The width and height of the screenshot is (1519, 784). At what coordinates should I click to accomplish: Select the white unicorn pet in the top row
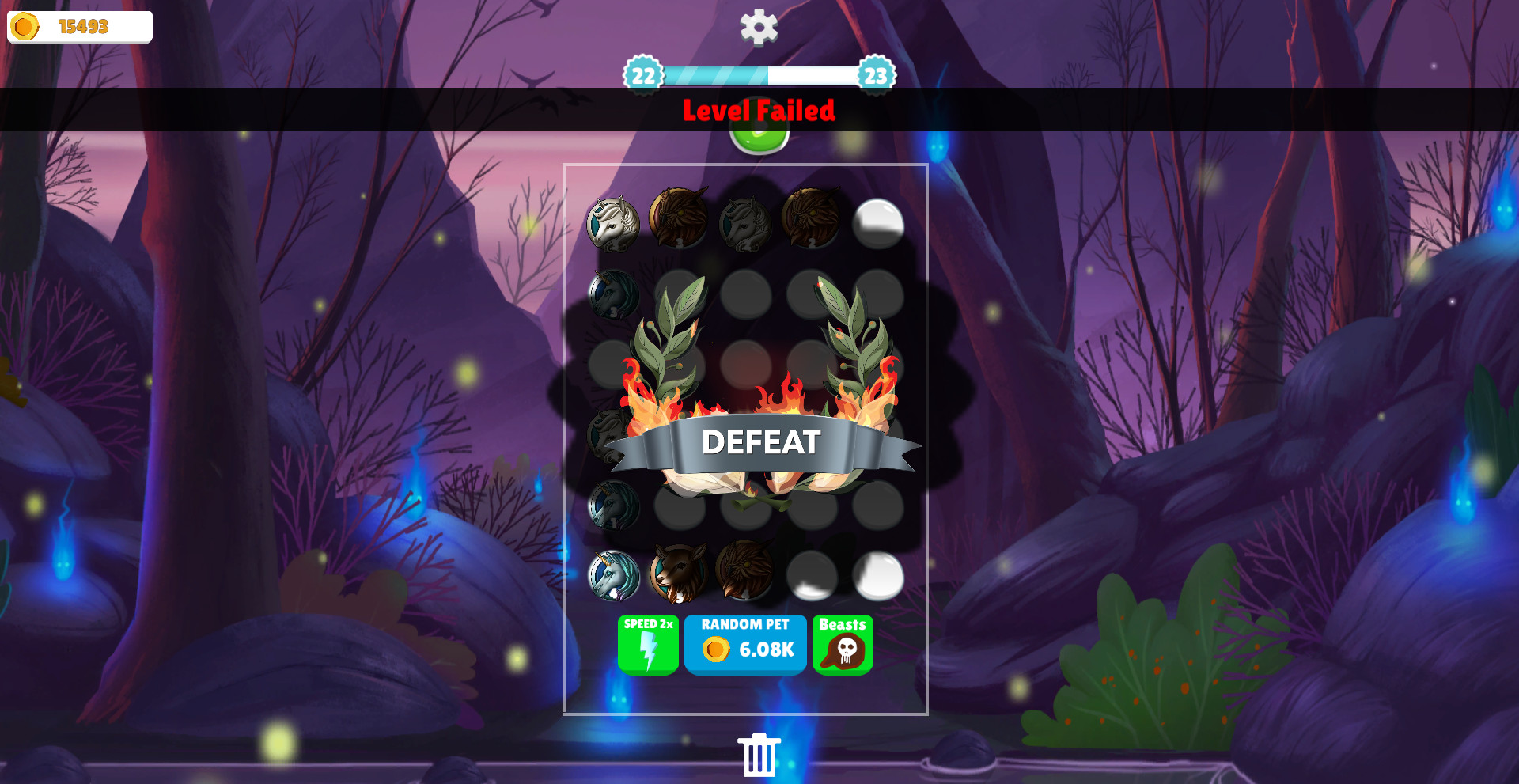(x=613, y=222)
